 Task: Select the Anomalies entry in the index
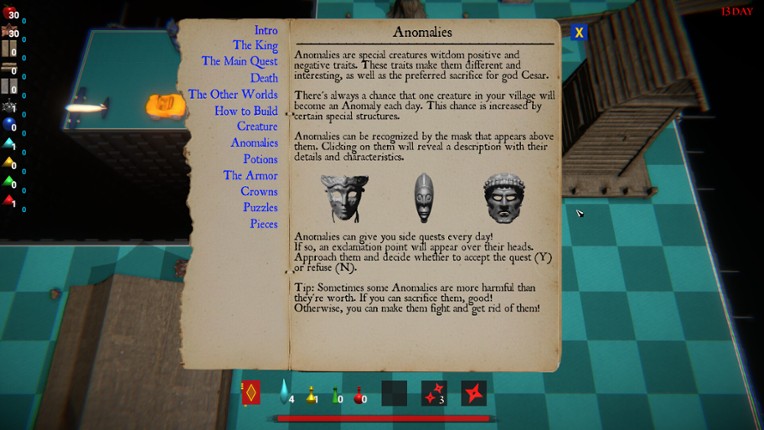click(x=254, y=143)
